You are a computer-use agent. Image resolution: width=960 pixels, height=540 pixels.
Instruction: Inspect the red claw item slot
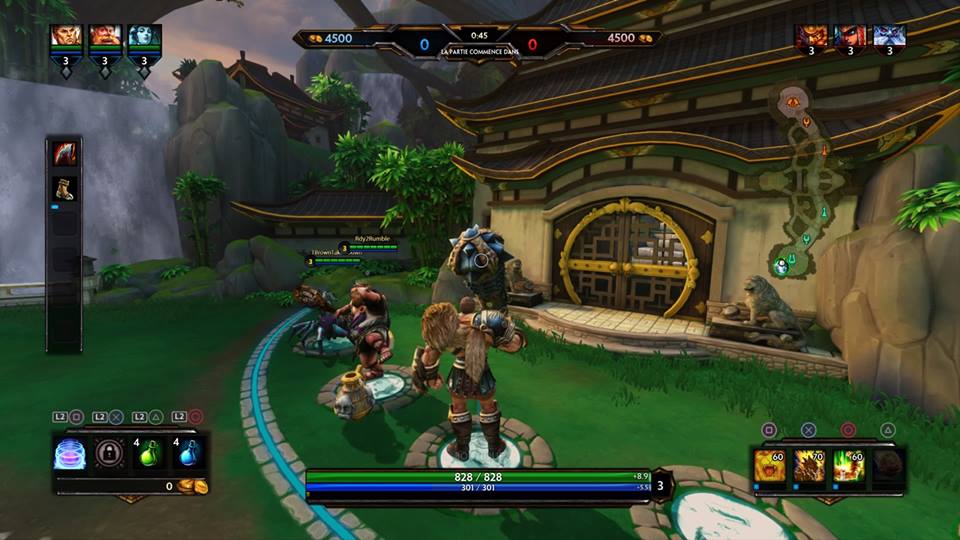[x=64, y=154]
